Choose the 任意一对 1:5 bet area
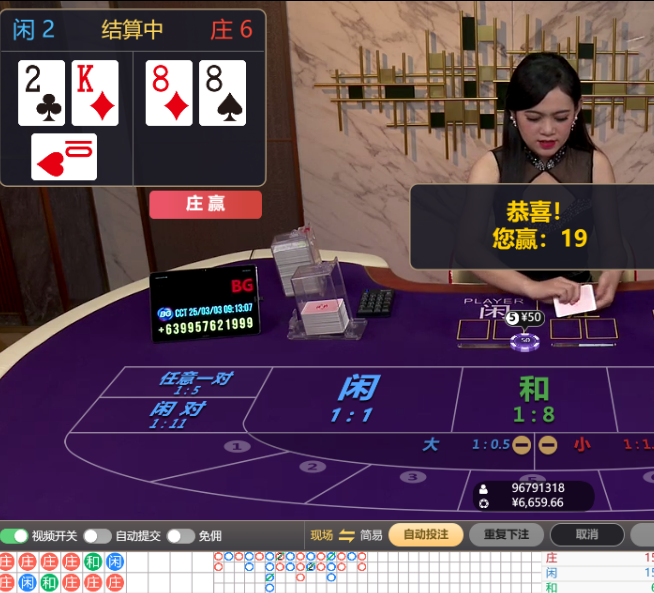 point(195,382)
